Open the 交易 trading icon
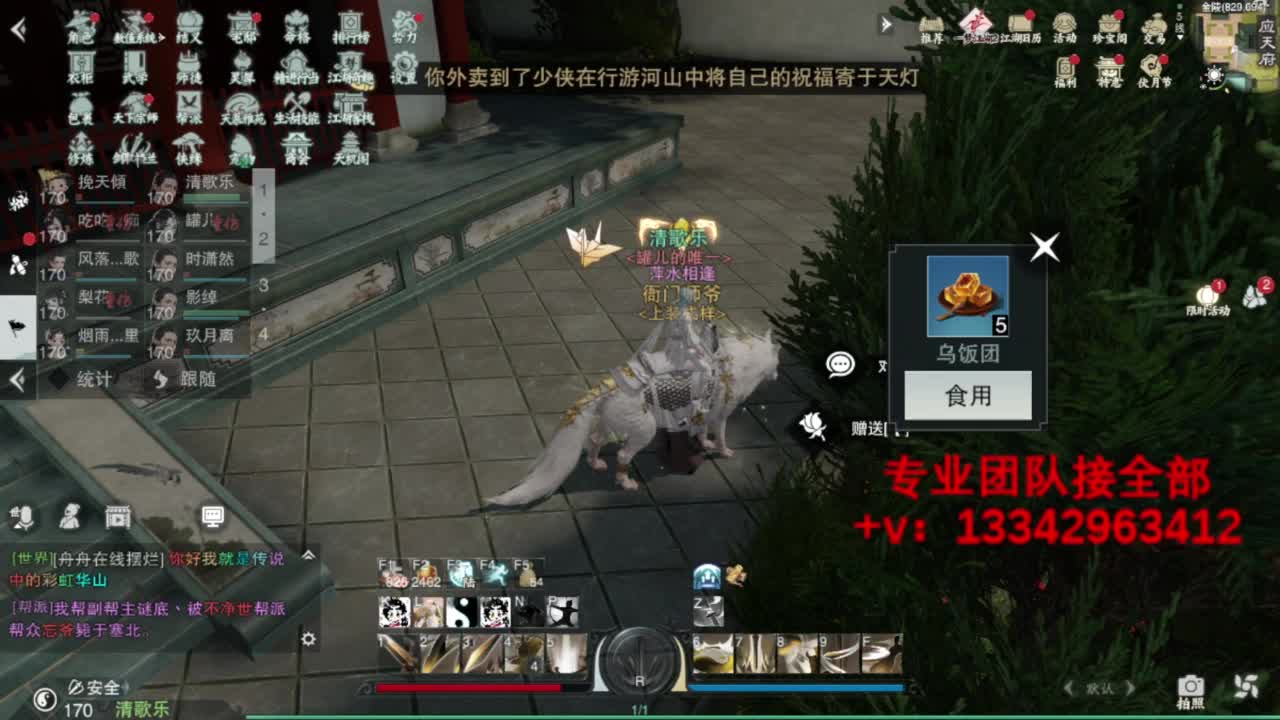Image resolution: width=1280 pixels, height=720 pixels. point(1155,25)
